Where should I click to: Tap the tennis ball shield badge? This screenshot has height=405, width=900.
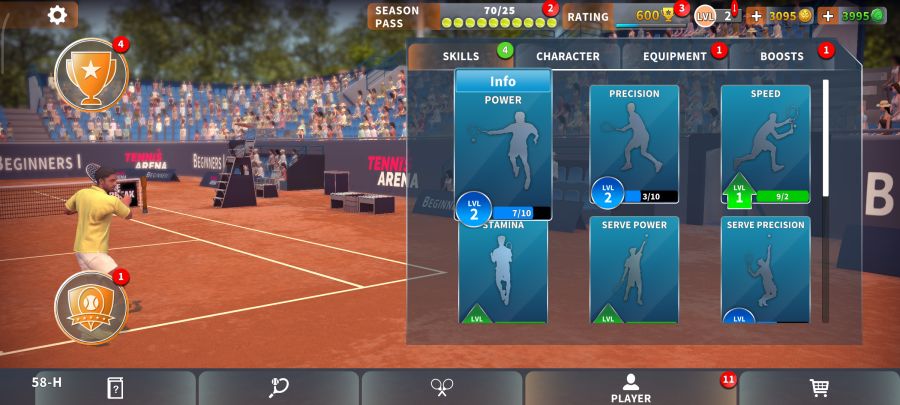coord(91,306)
